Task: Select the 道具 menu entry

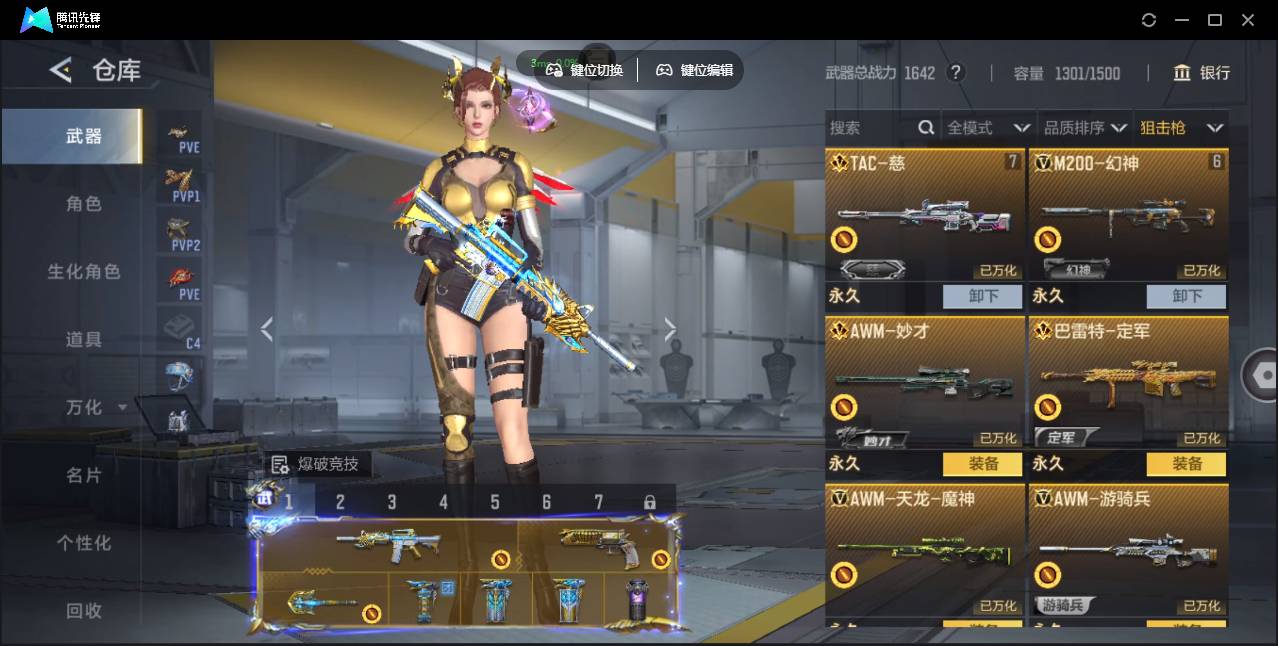Action: pos(84,340)
